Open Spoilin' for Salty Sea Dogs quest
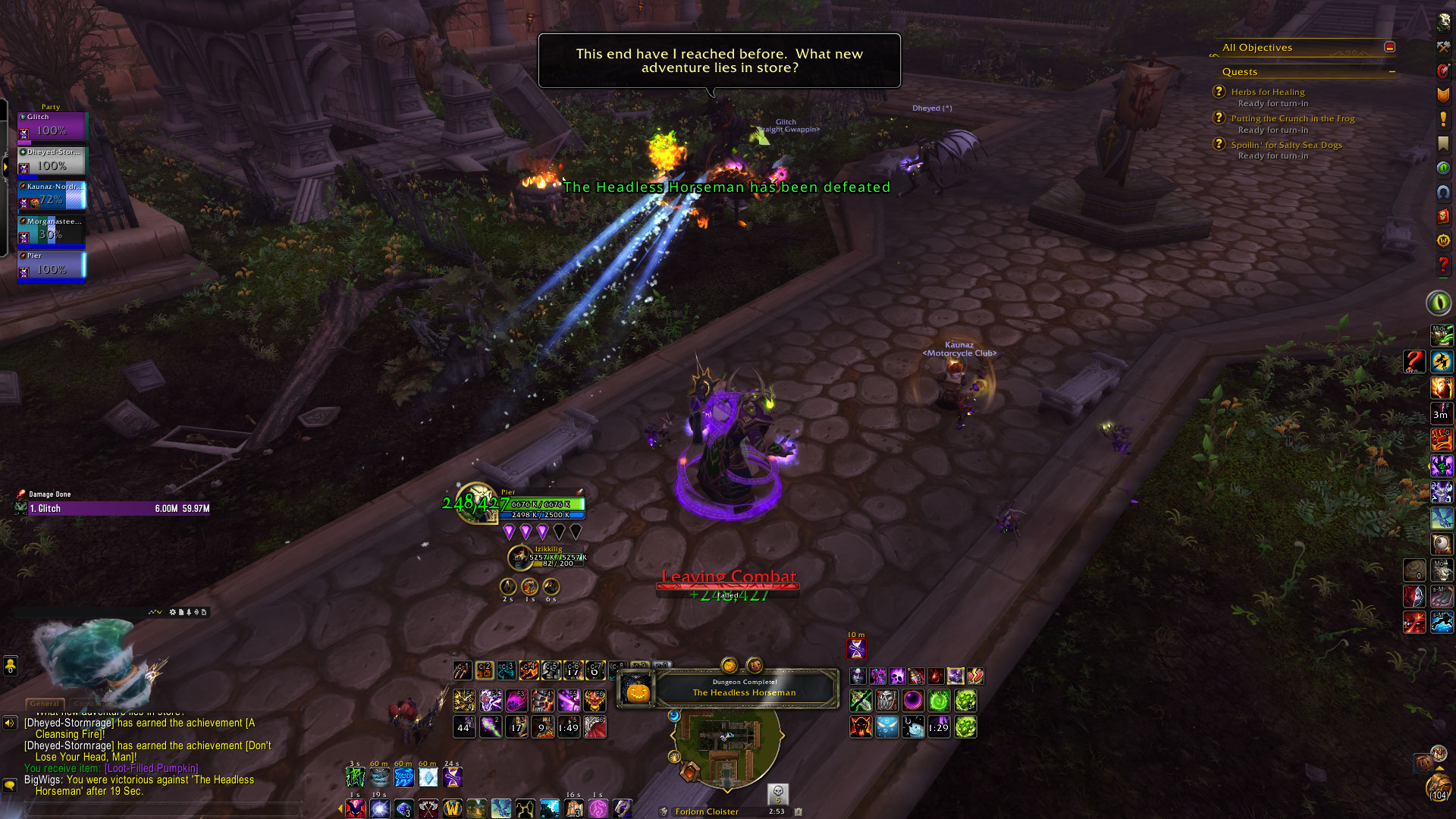 [x=1286, y=145]
